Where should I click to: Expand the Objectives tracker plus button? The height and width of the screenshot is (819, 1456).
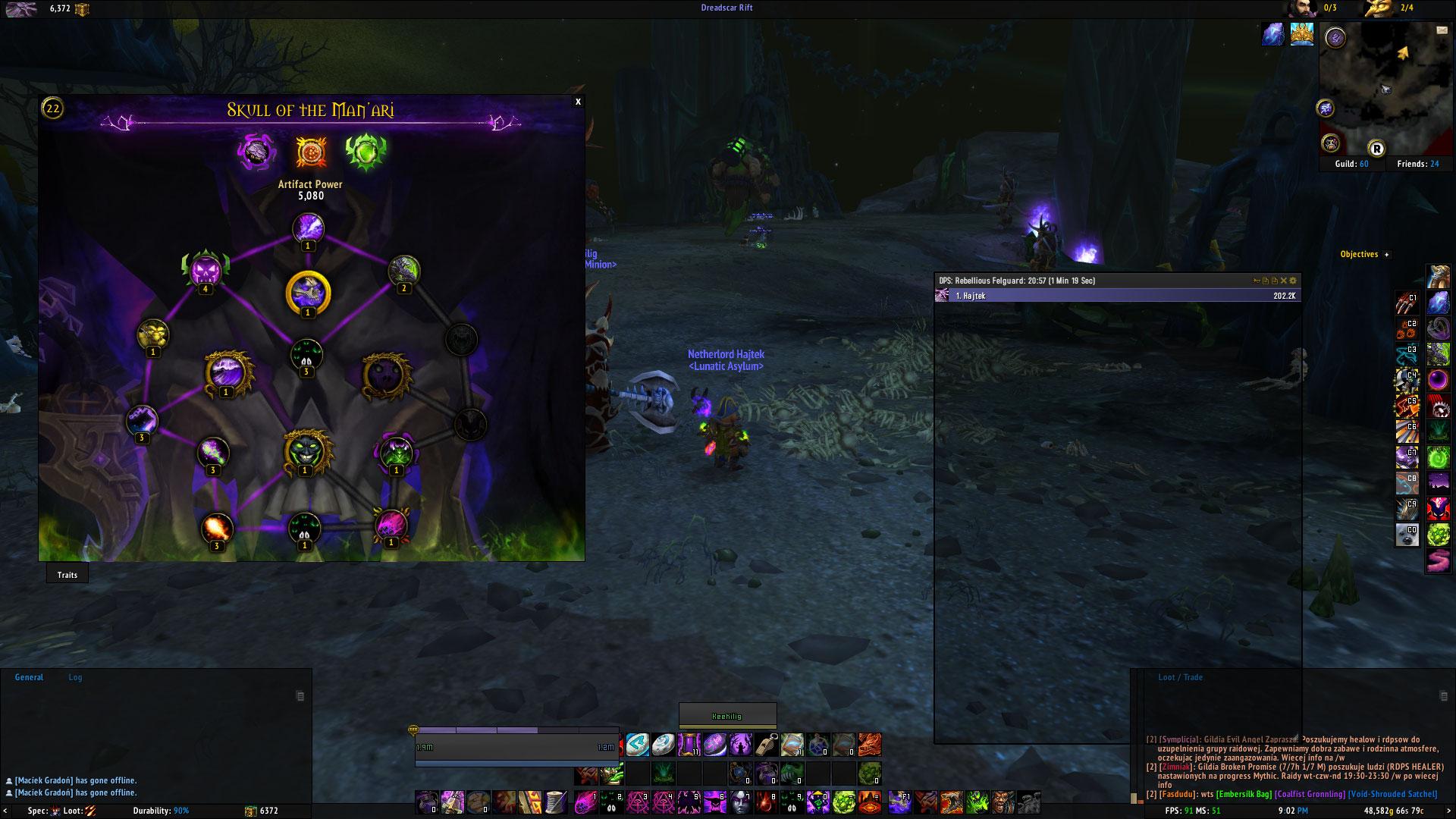1387,255
